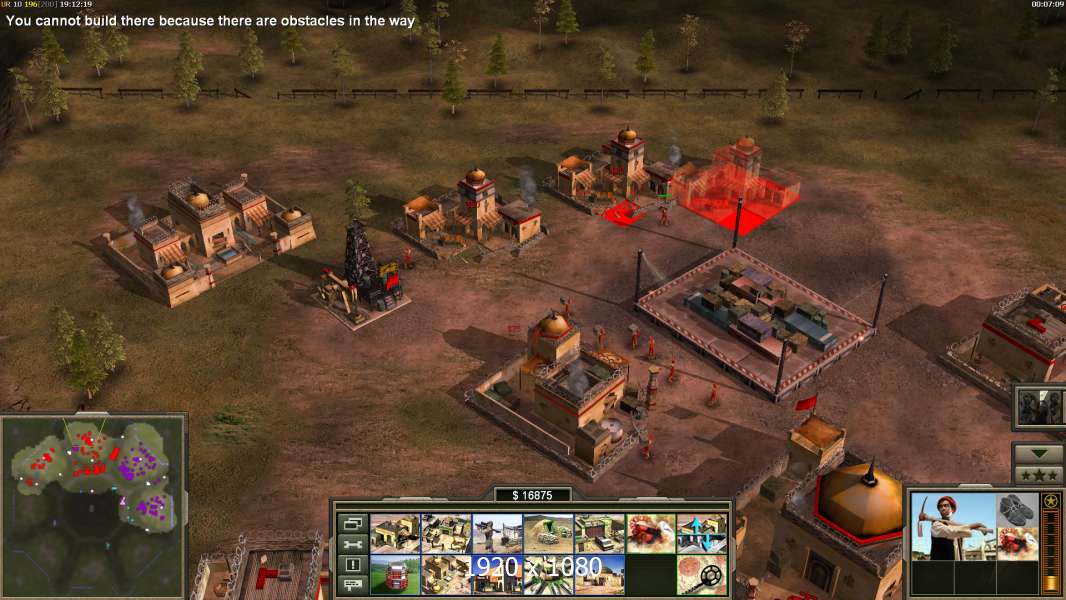
Task: Select the worker shoes upgrade icon
Action: pyautogui.click(x=1018, y=509)
